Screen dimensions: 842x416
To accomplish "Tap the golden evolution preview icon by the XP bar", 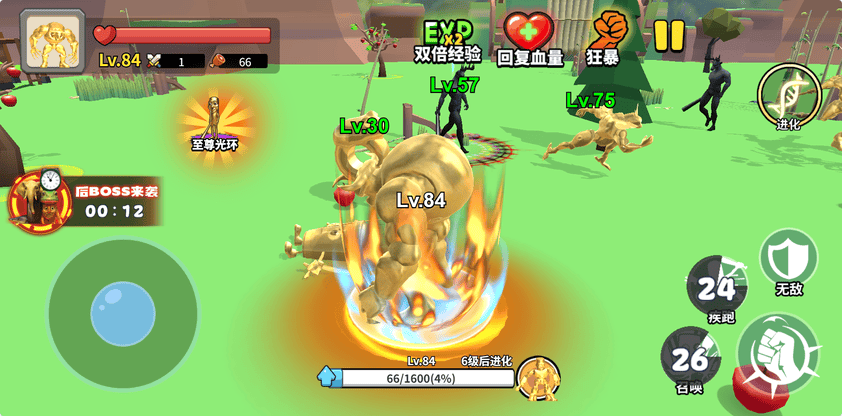I will pos(538,378).
